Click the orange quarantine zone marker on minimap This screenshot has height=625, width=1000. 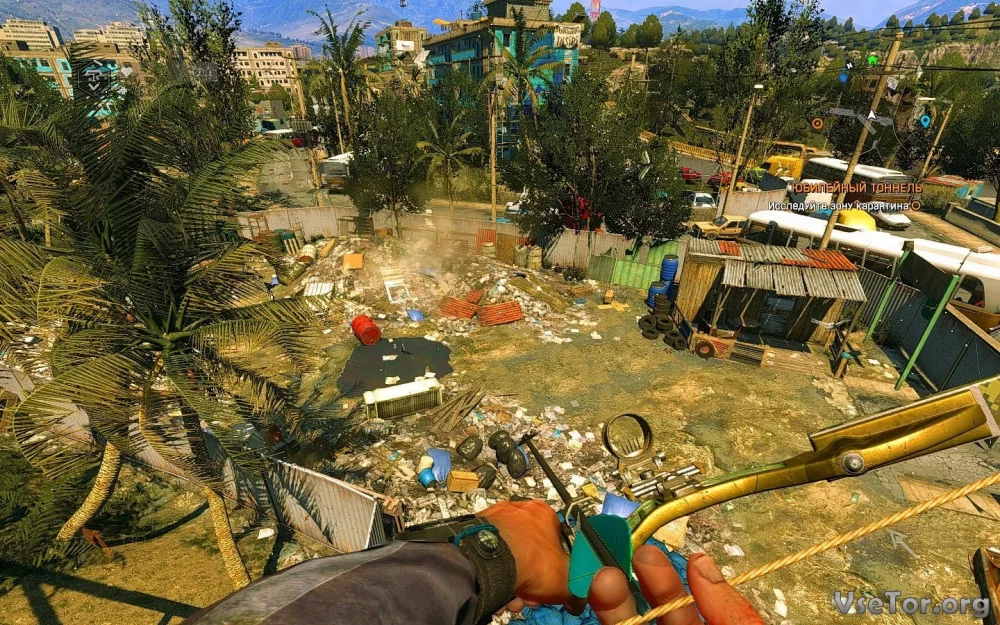817,123
